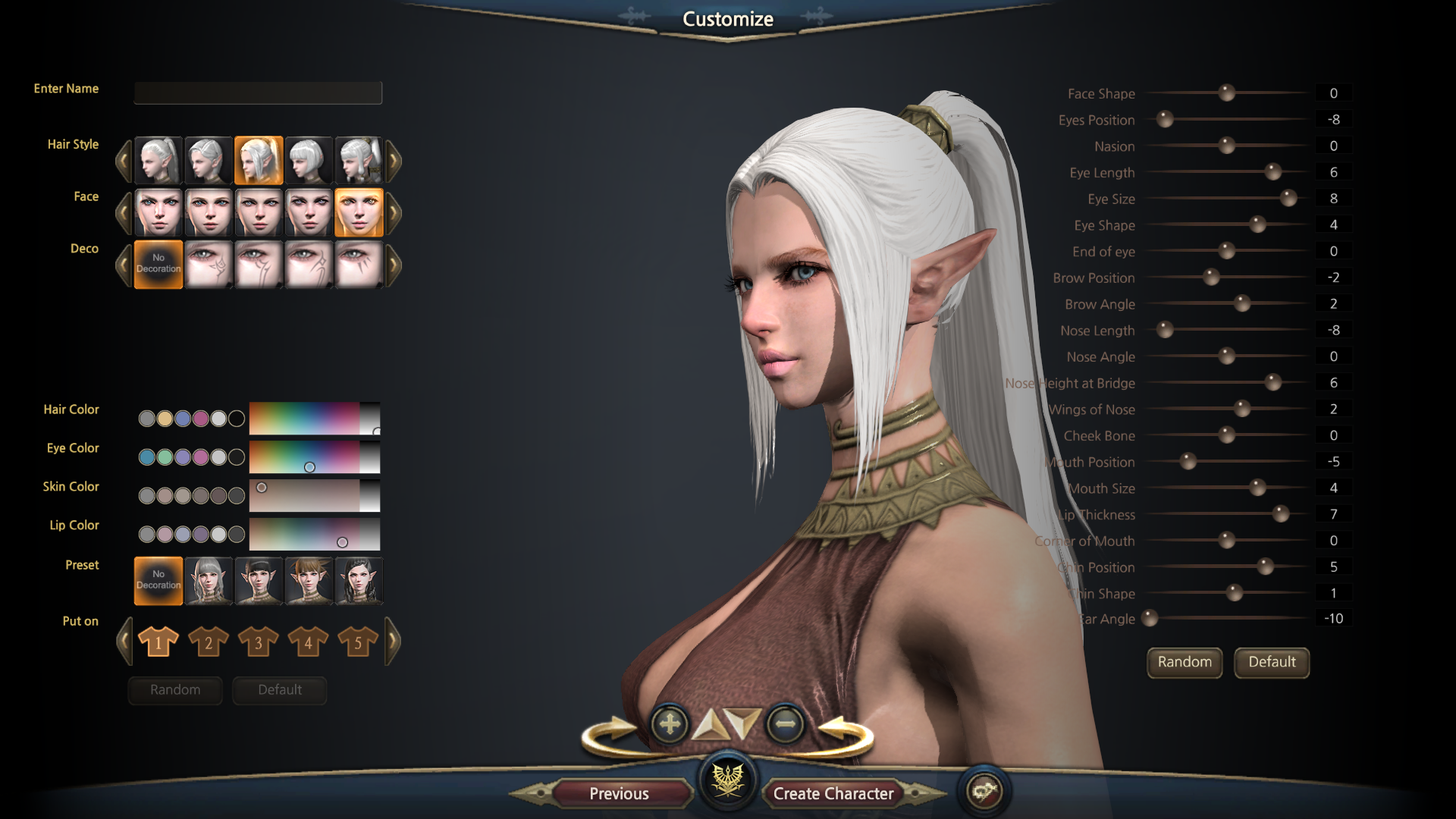Click the Eye Size slider handle
This screenshot has height=819, width=1456.
click(1288, 199)
